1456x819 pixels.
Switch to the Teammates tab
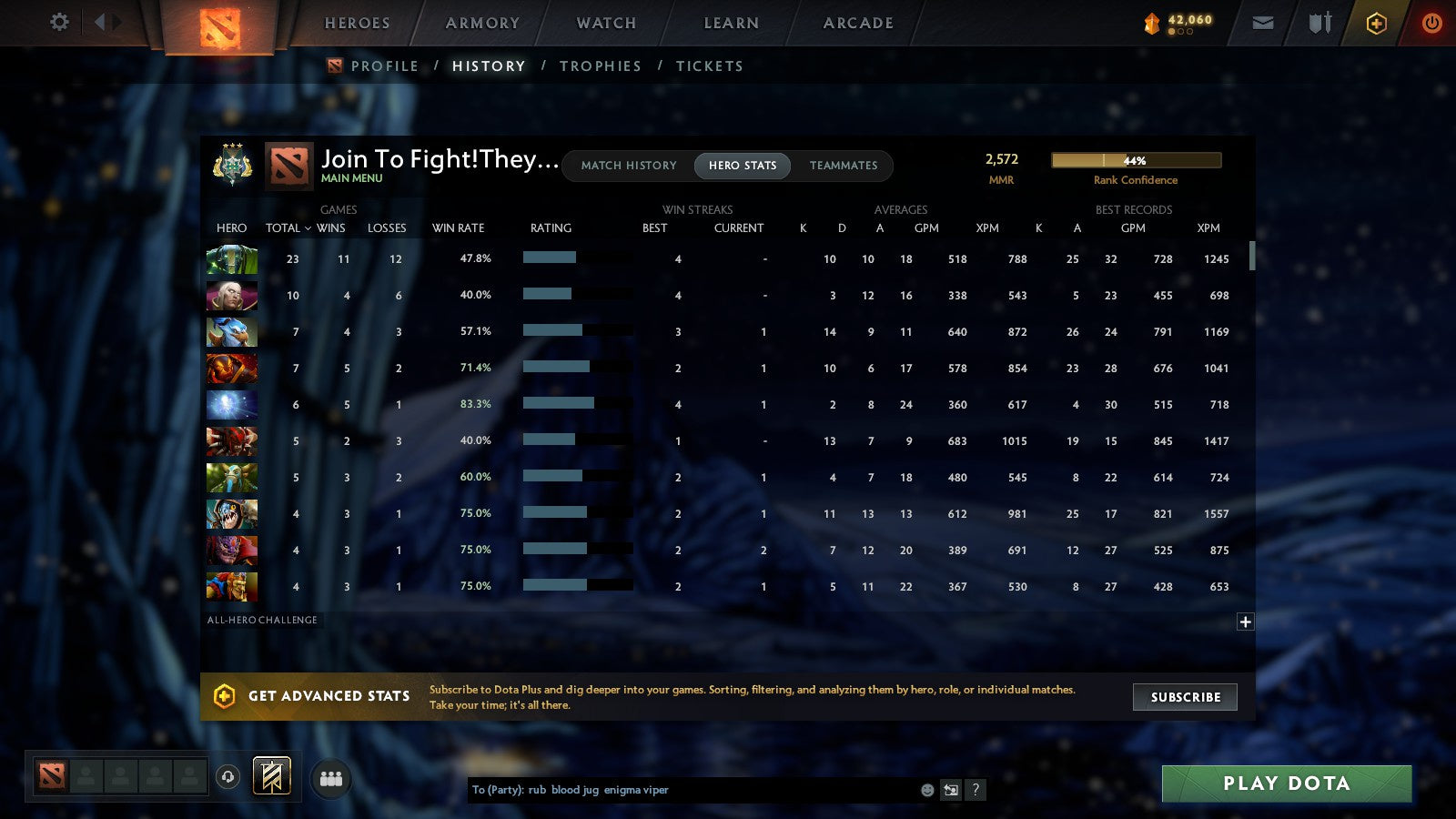[844, 166]
